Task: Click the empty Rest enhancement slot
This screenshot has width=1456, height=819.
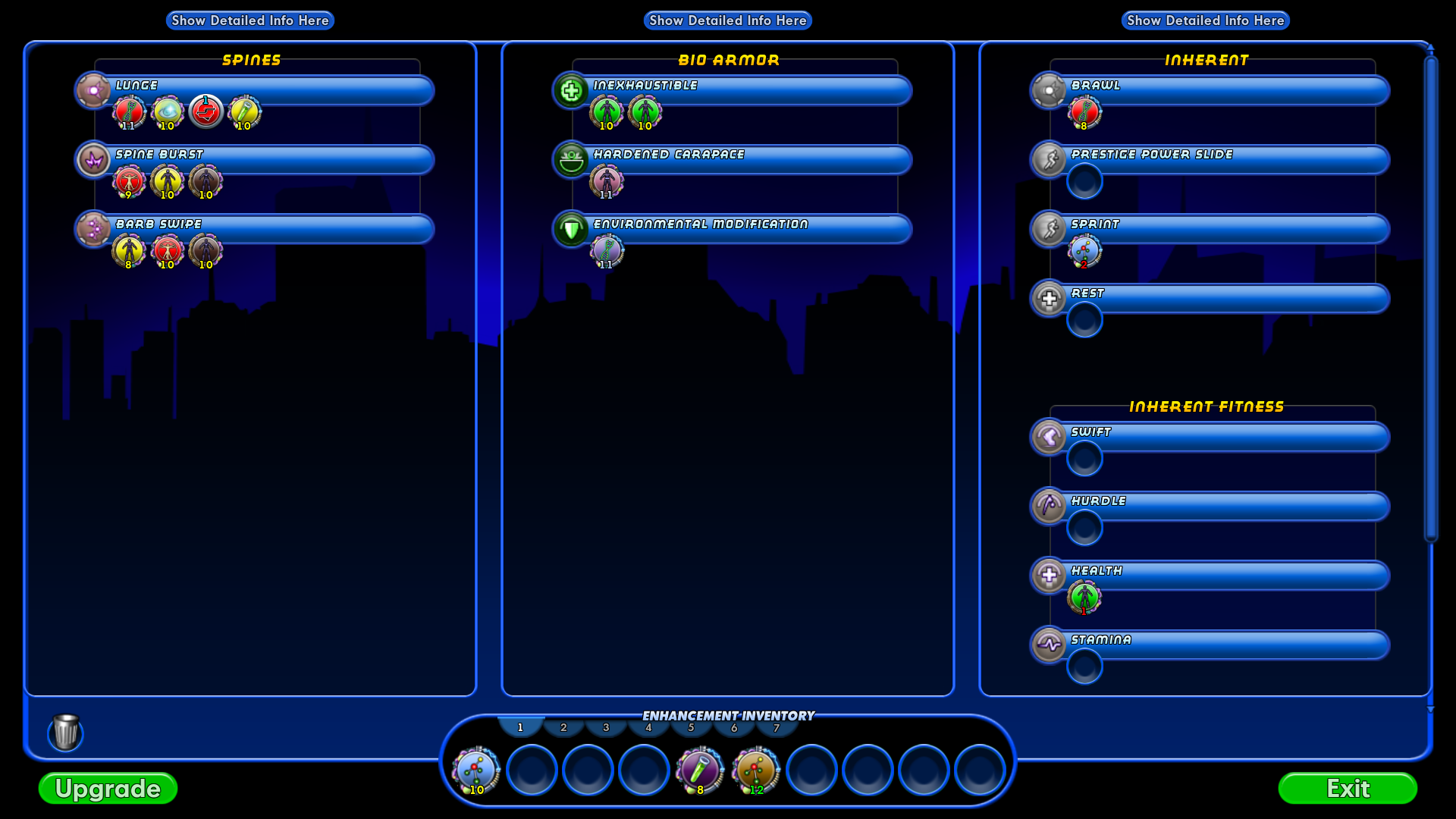Action: click(x=1084, y=320)
